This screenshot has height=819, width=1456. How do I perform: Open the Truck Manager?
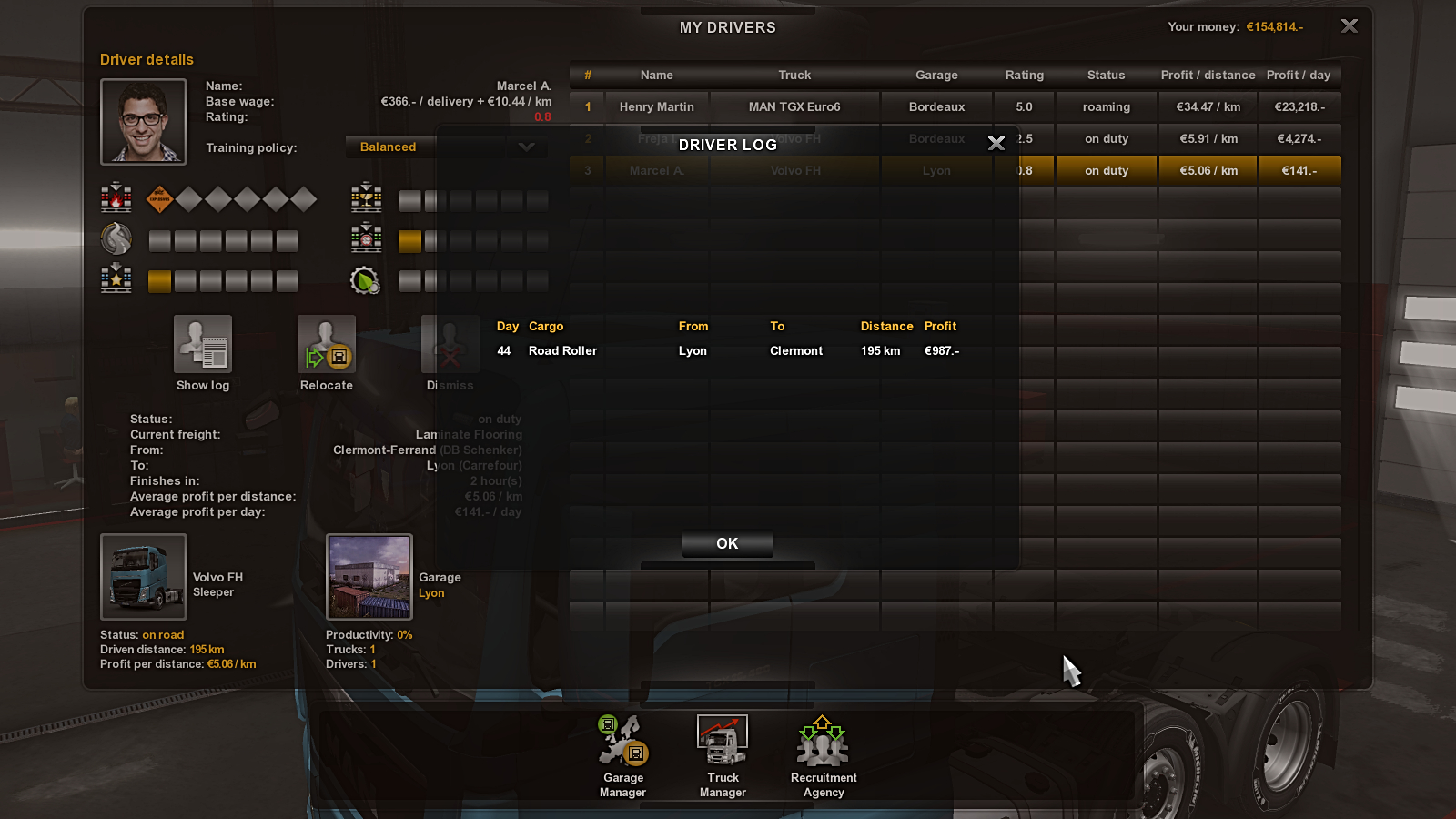[723, 755]
